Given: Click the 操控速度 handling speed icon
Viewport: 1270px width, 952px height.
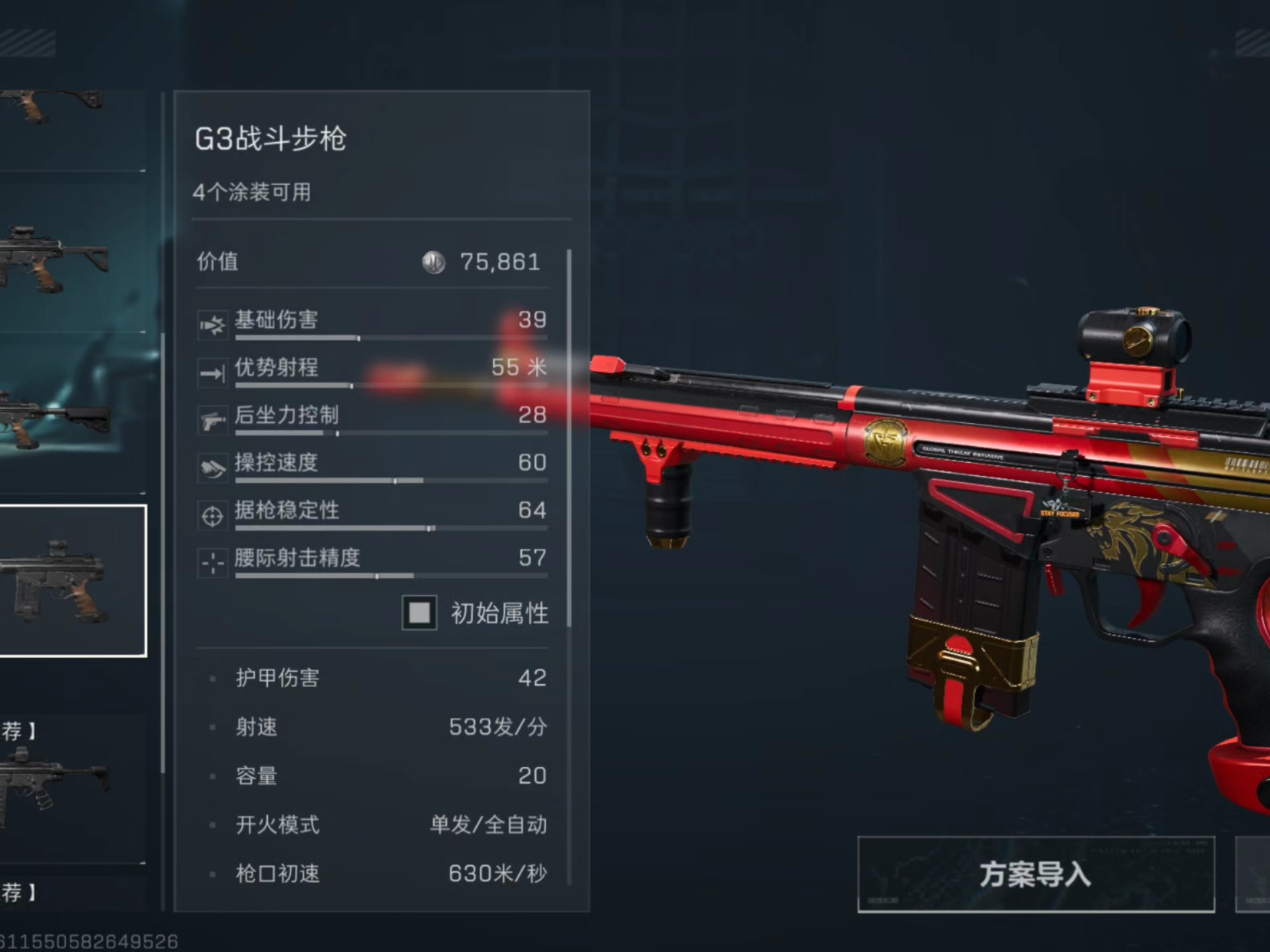Looking at the screenshot, I should [x=212, y=466].
